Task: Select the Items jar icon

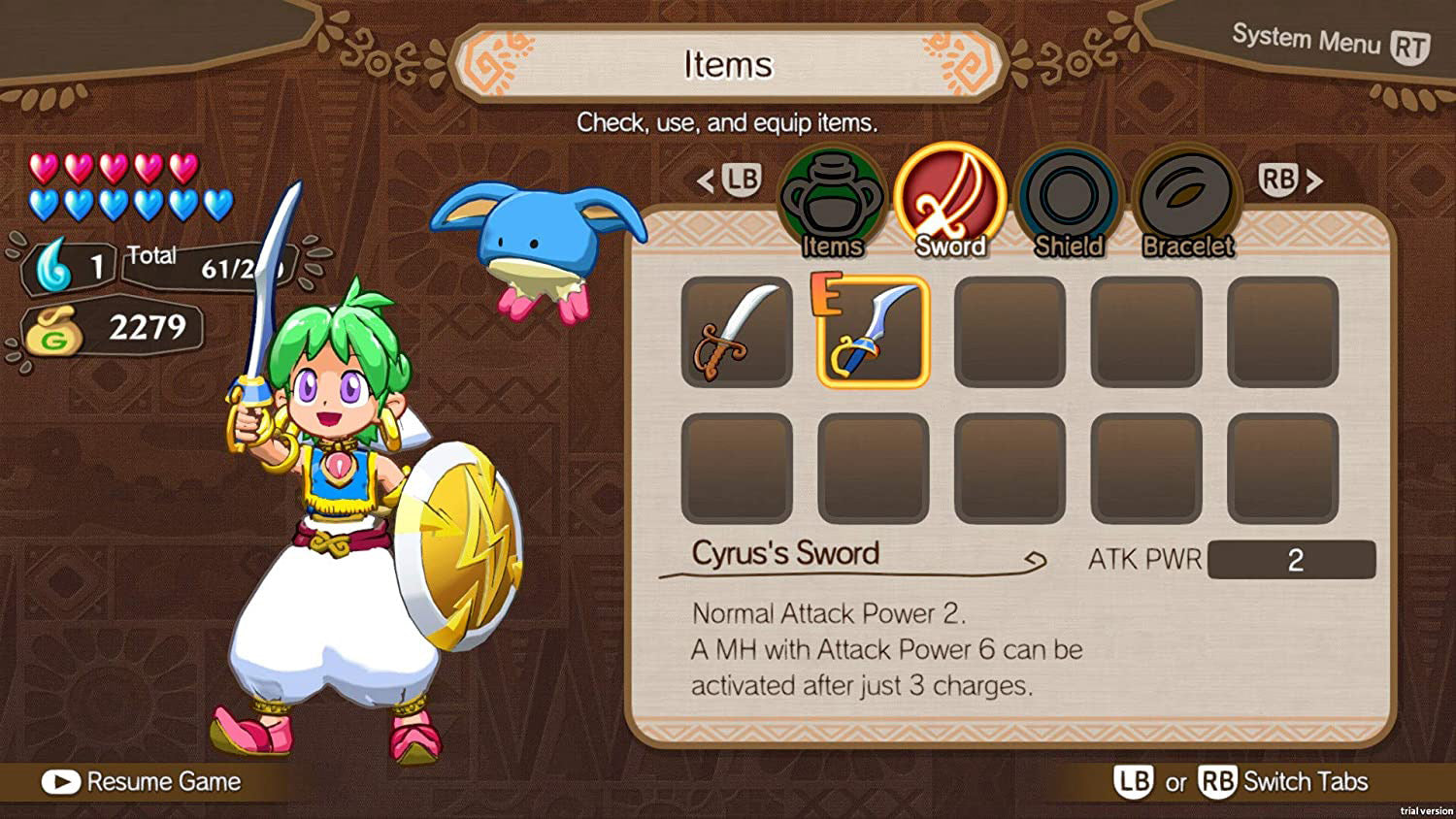Action: [x=832, y=199]
